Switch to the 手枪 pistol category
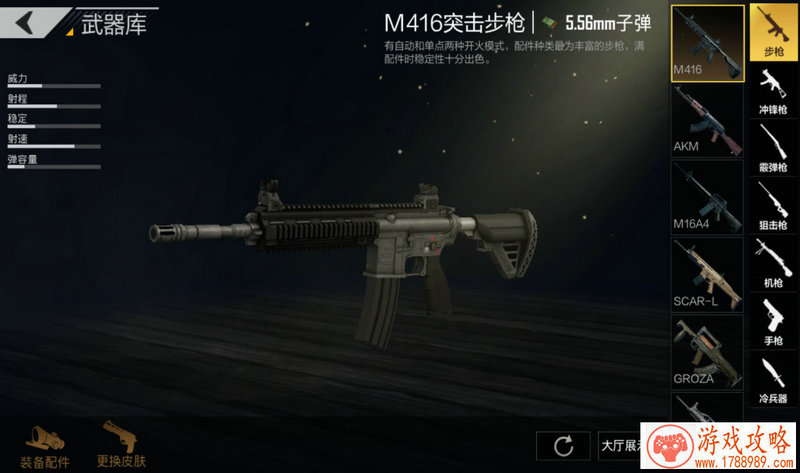The width and height of the screenshot is (800, 473). 774,321
